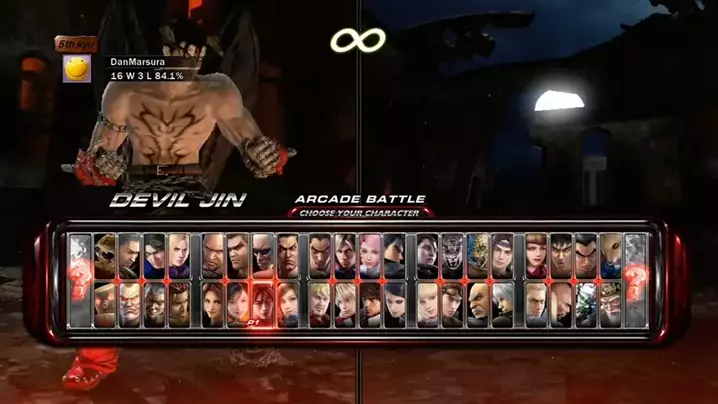Viewport: 718px width, 404px height.
Task: Choose the pink-haired girl portrait
Action: pyautogui.click(x=369, y=255)
